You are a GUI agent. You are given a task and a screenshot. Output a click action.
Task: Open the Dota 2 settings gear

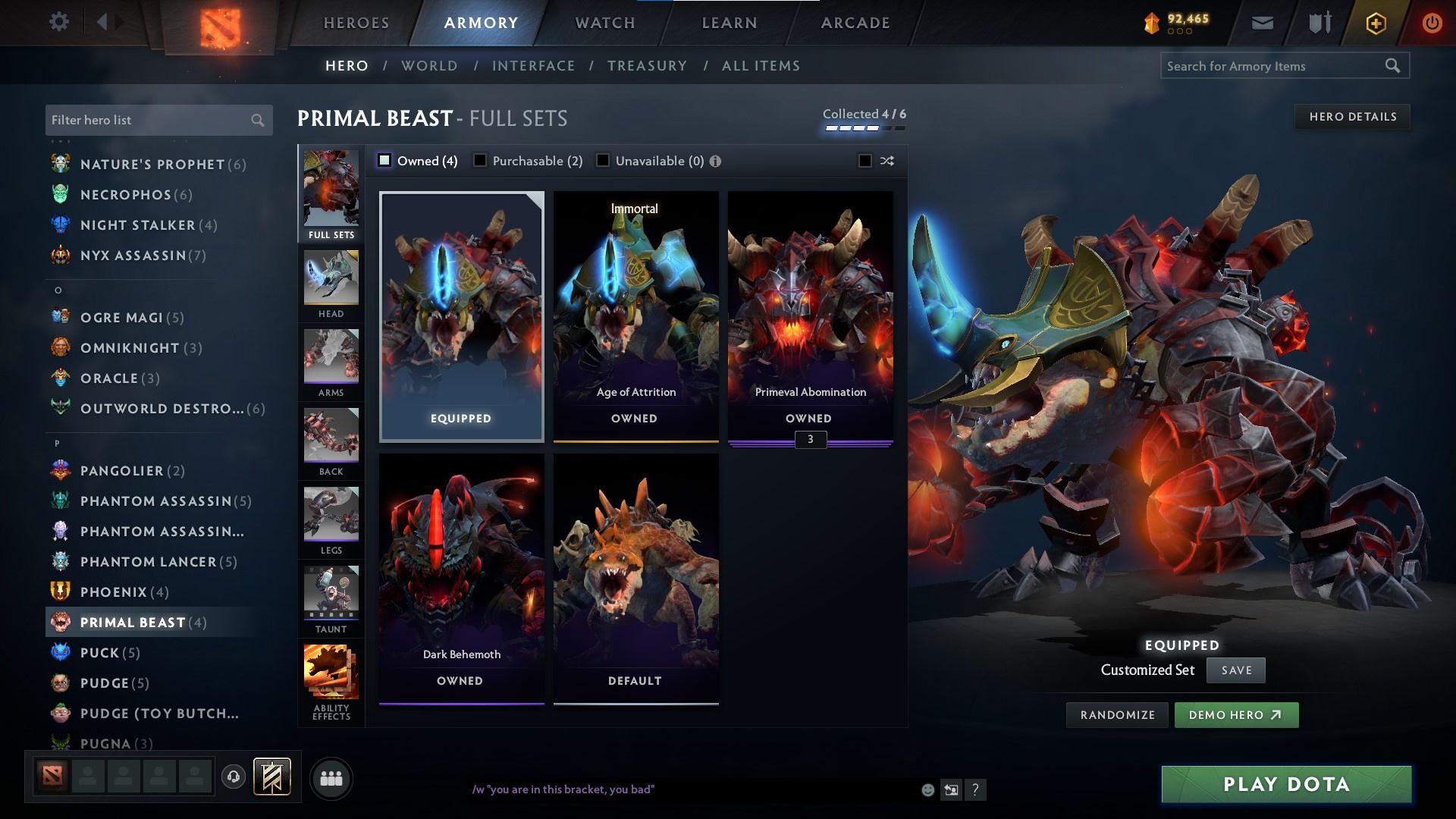(x=58, y=22)
